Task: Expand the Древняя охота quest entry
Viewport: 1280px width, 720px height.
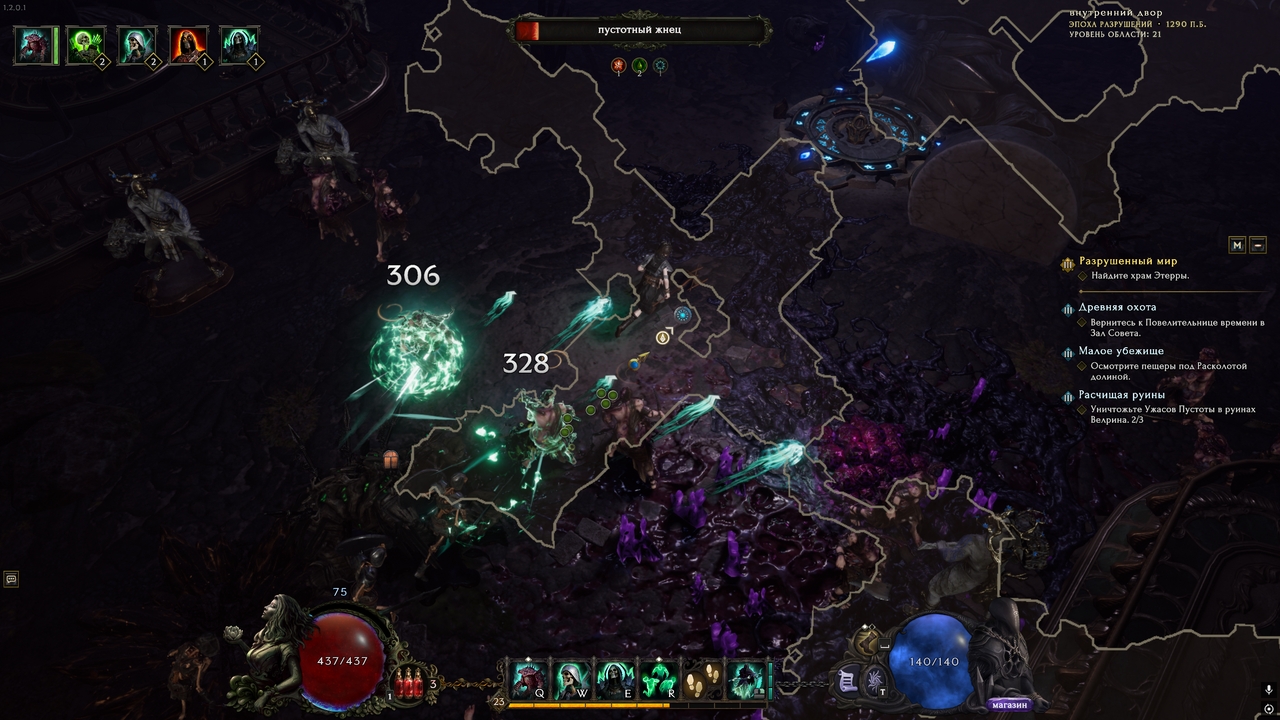Action: (x=1067, y=309)
